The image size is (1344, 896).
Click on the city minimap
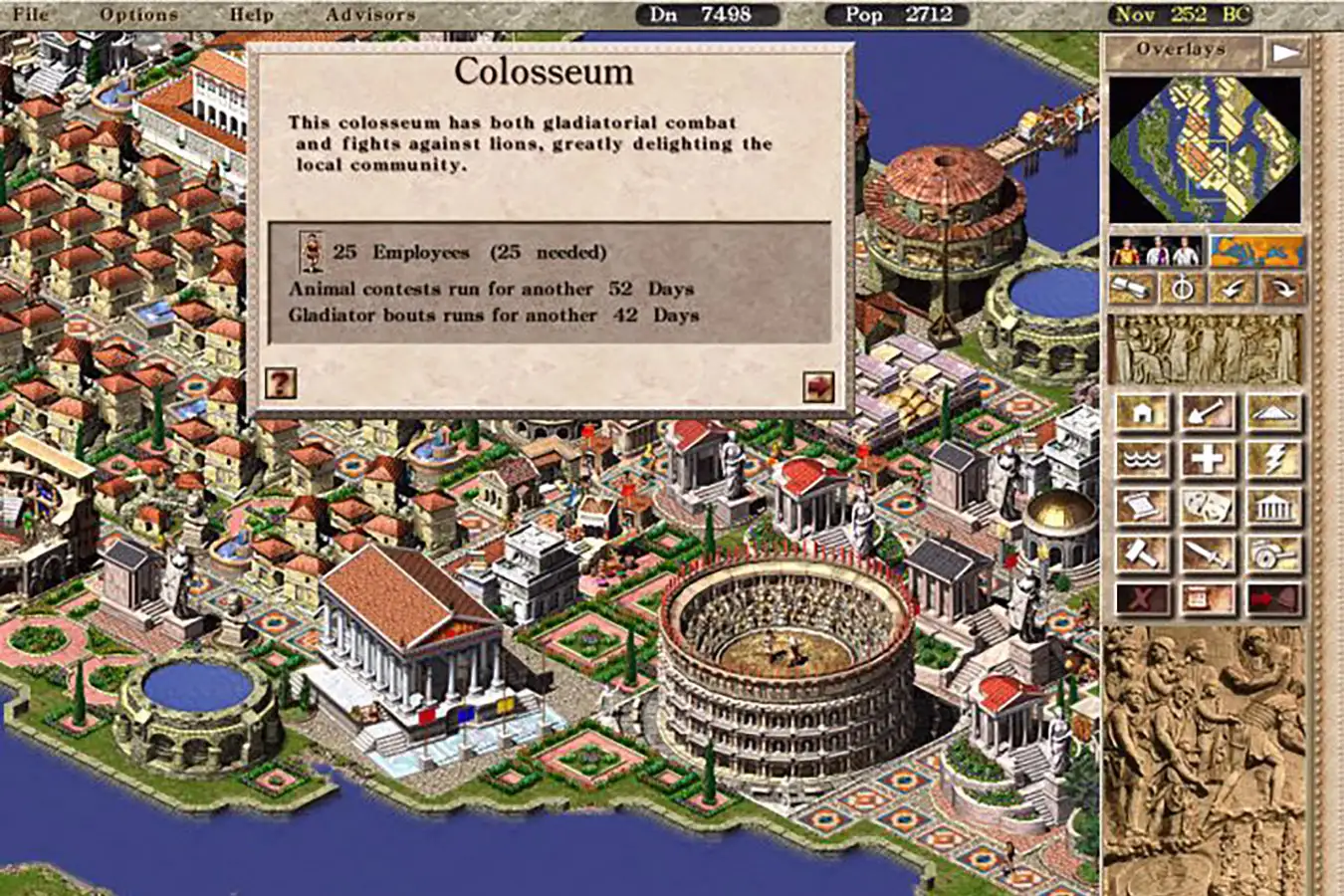click(x=1204, y=150)
